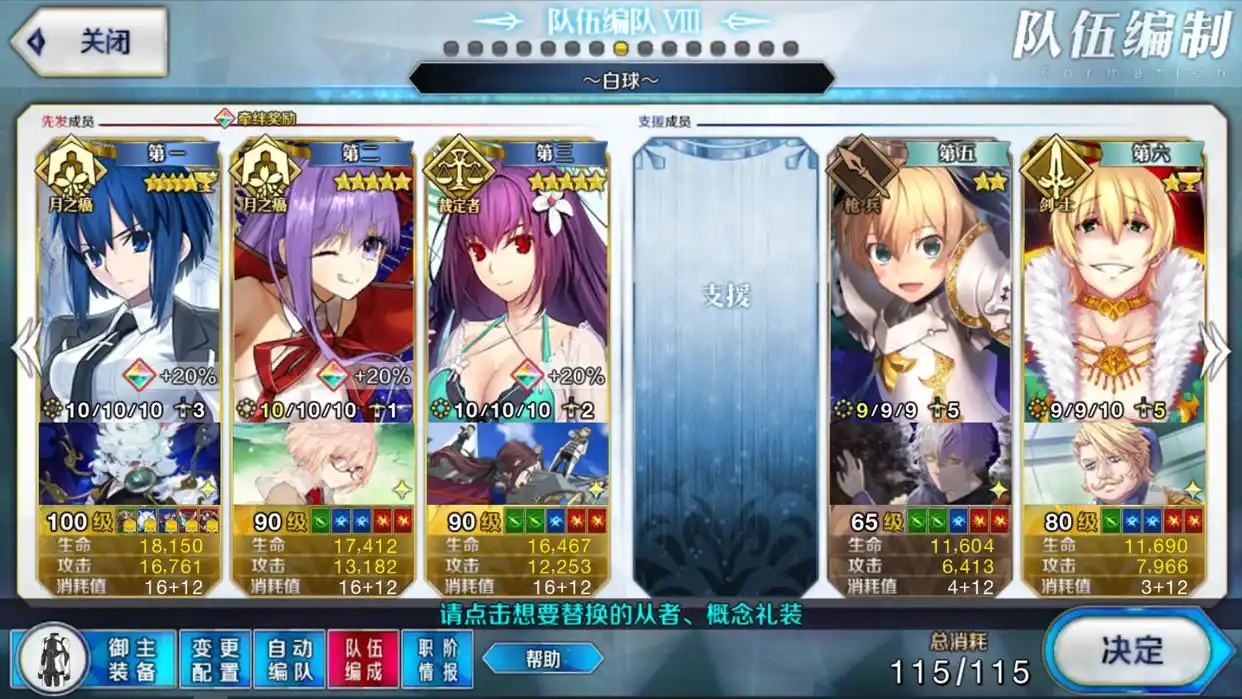Use 自动编队 auto formation
1242x699 pixels.
[x=289, y=659]
